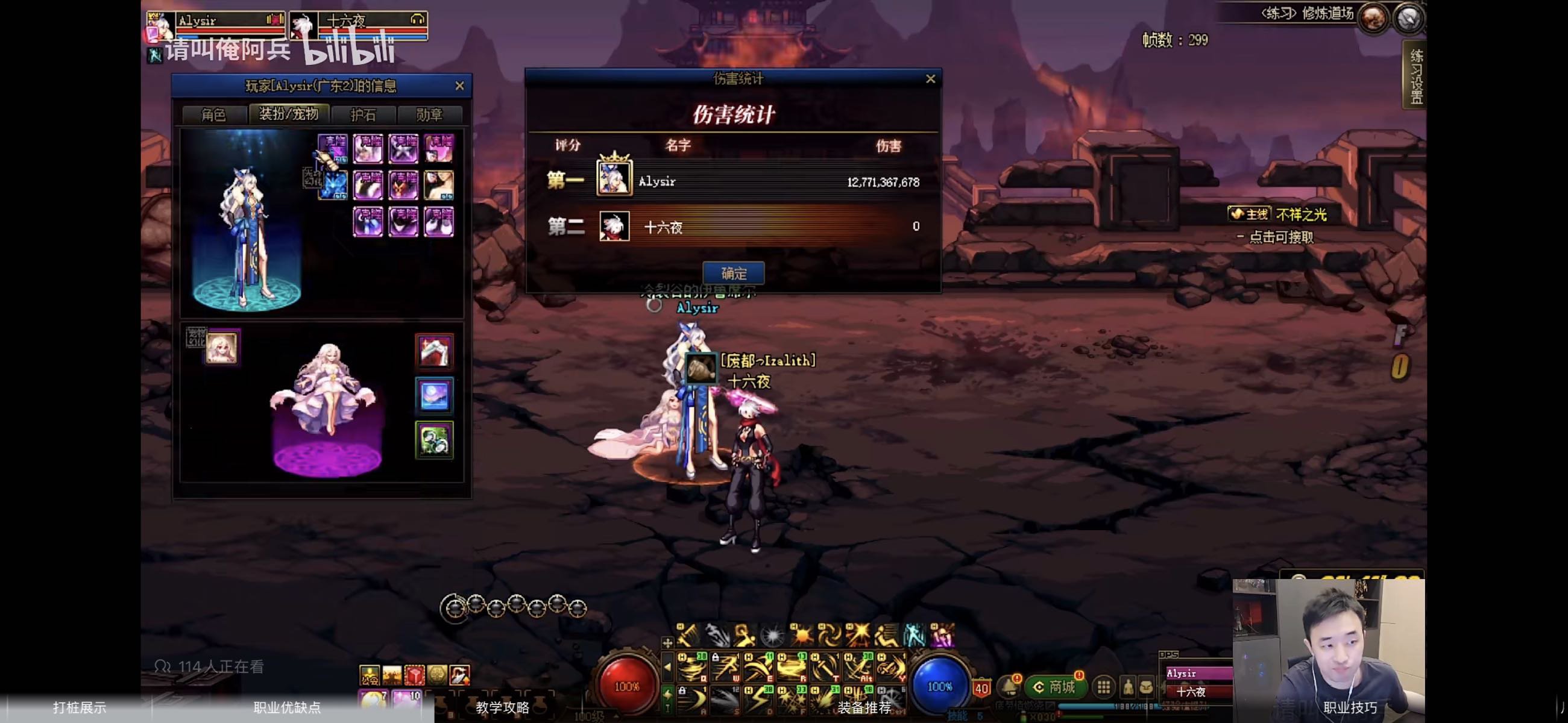The image size is (1568, 723).
Task: Select the pet portrait slot
Action: coord(221,348)
